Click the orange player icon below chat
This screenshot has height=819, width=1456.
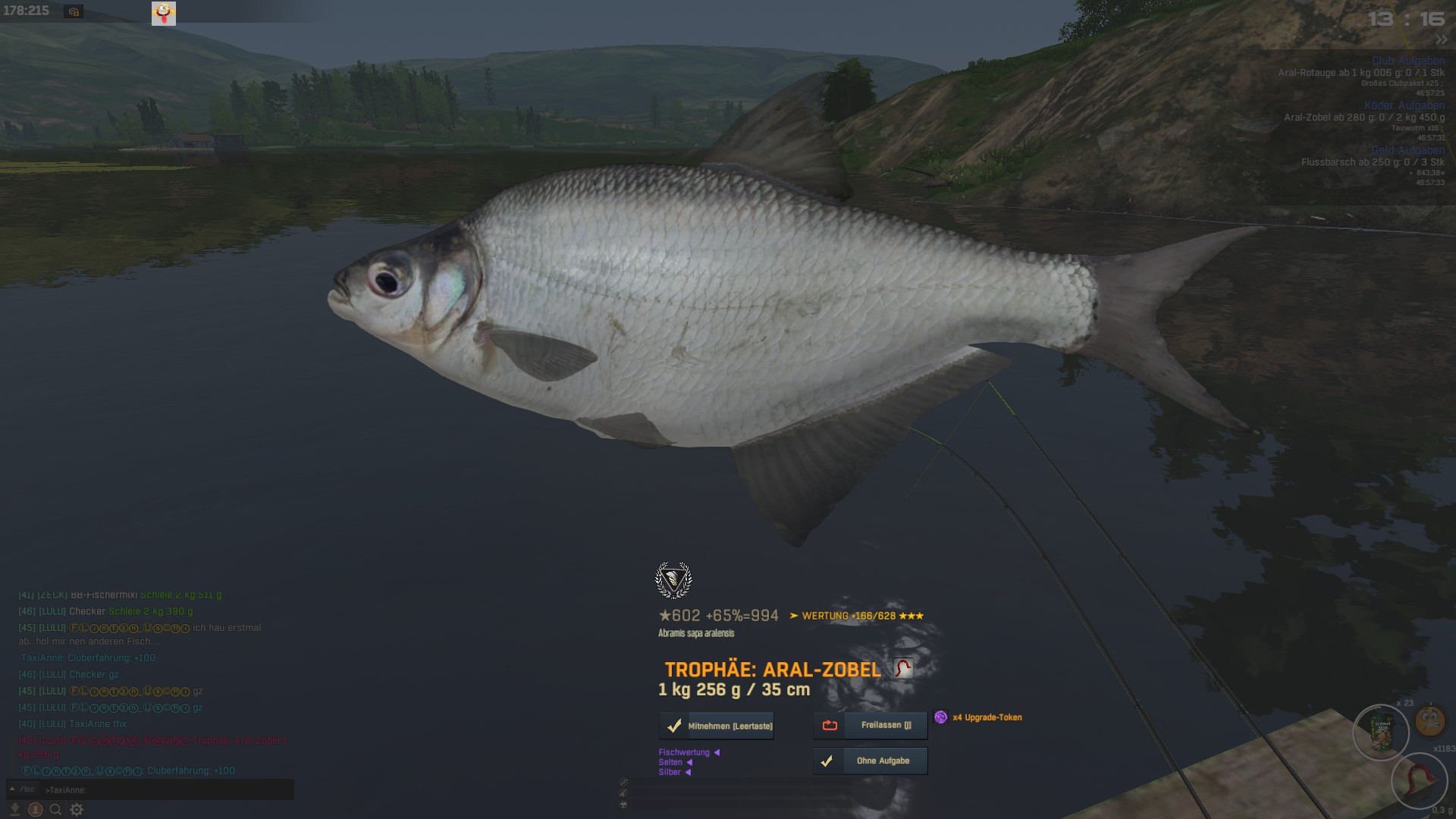(x=35, y=810)
